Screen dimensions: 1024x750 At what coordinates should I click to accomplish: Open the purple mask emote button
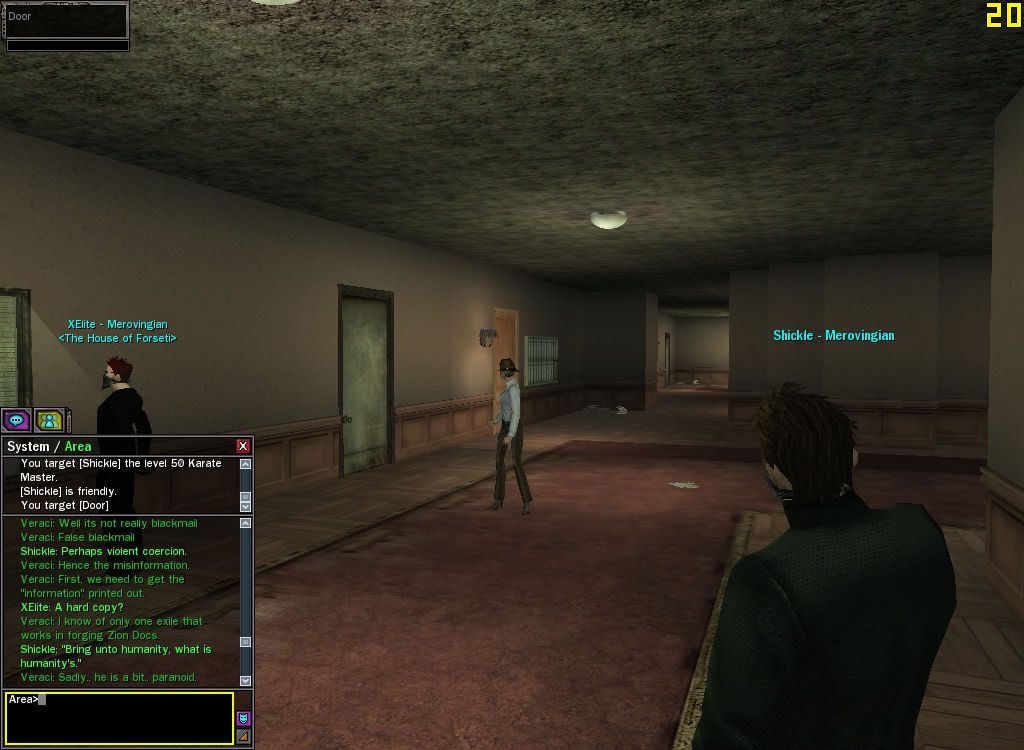pos(244,718)
